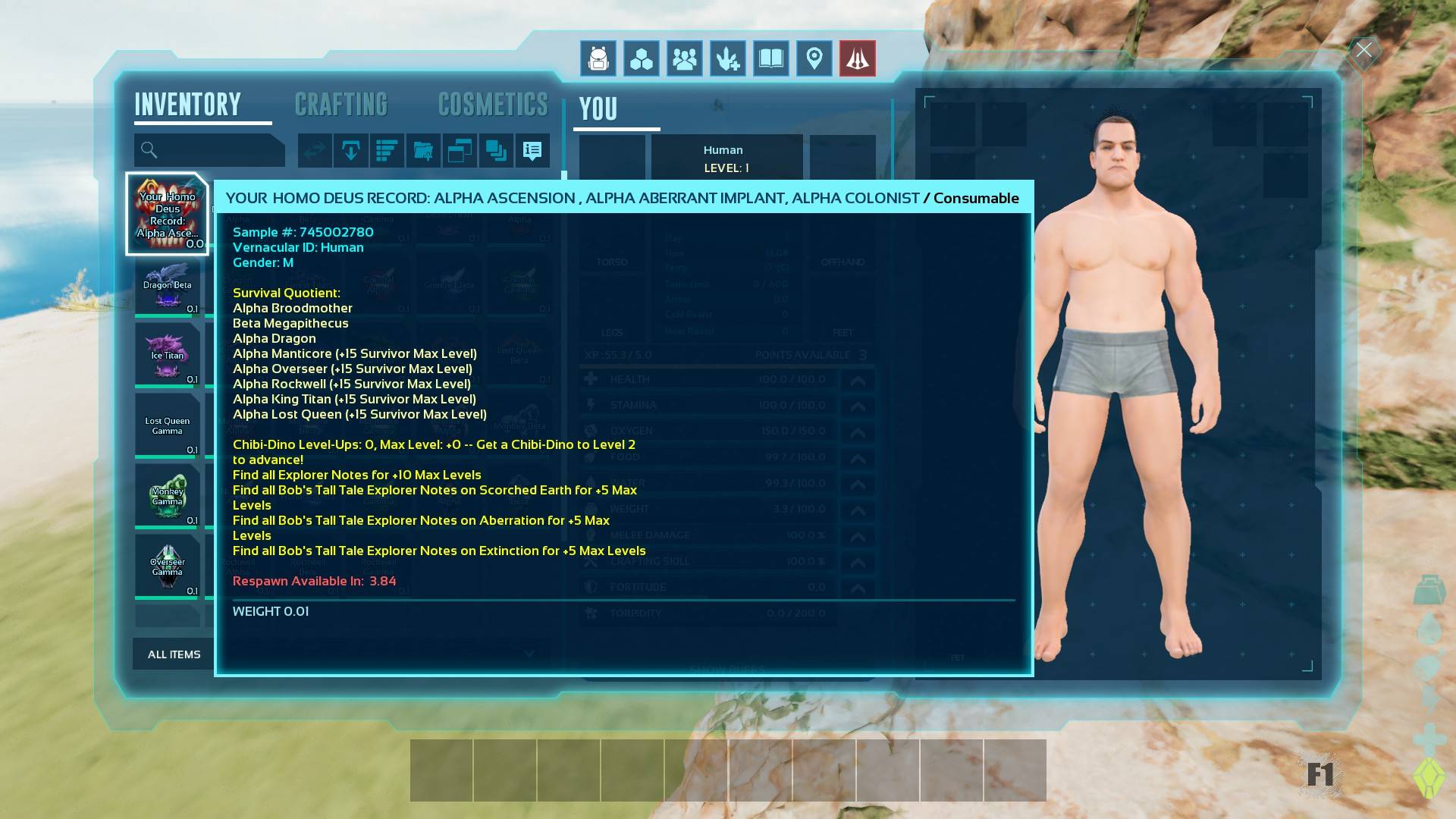Open the open-book notes menu

[771, 58]
